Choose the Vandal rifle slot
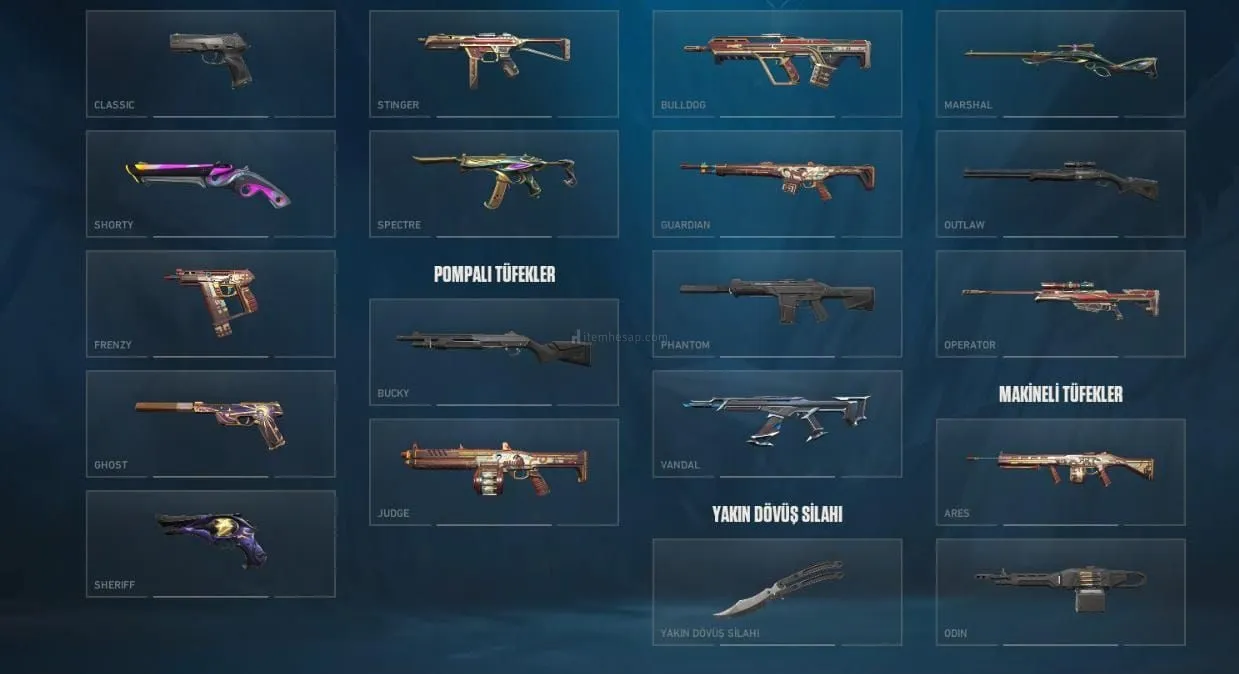 [x=777, y=423]
